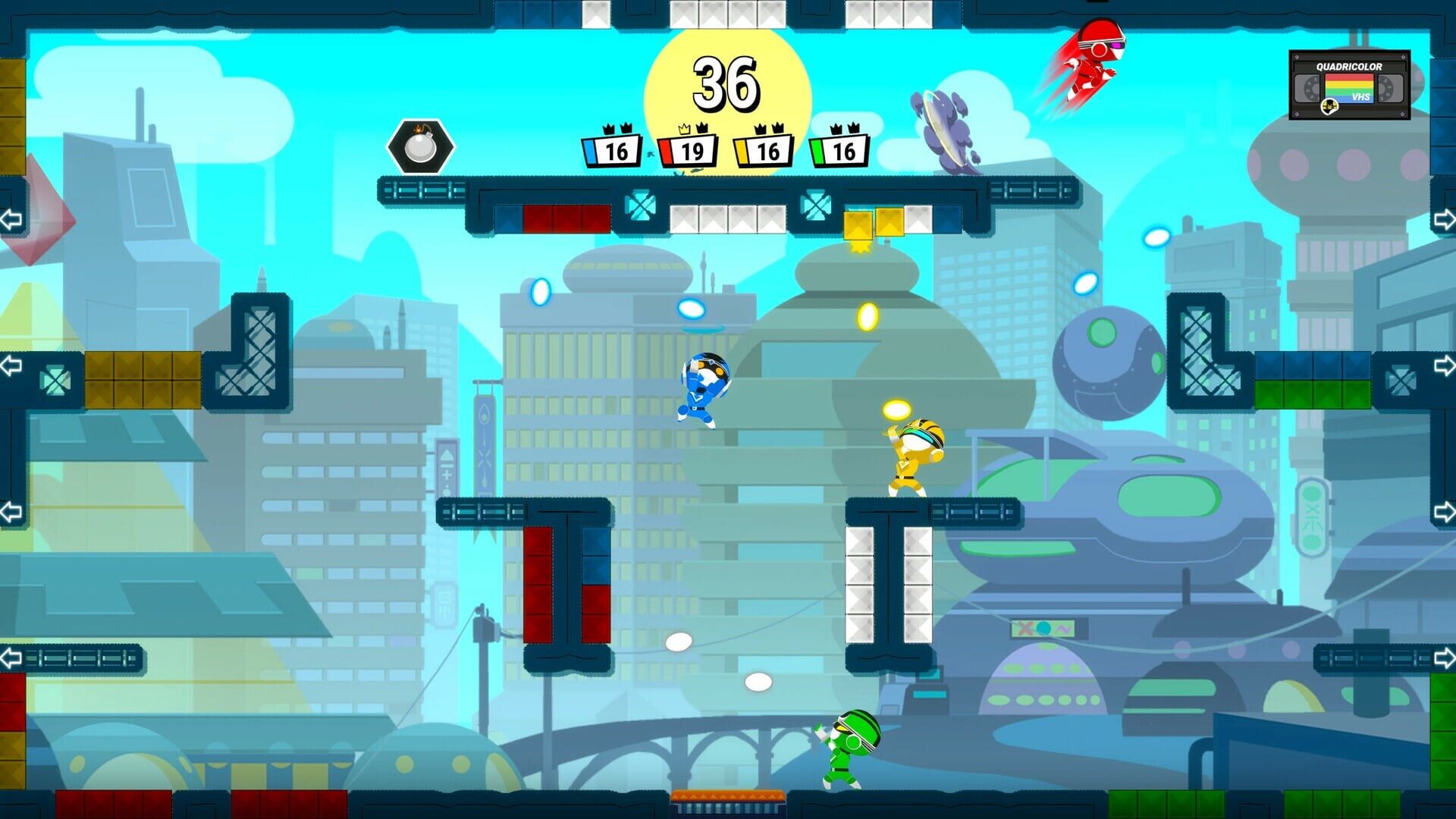1456x819 pixels.
Task: Toggle the yellow gate blocks hanging from the top platform
Action: 874,222
